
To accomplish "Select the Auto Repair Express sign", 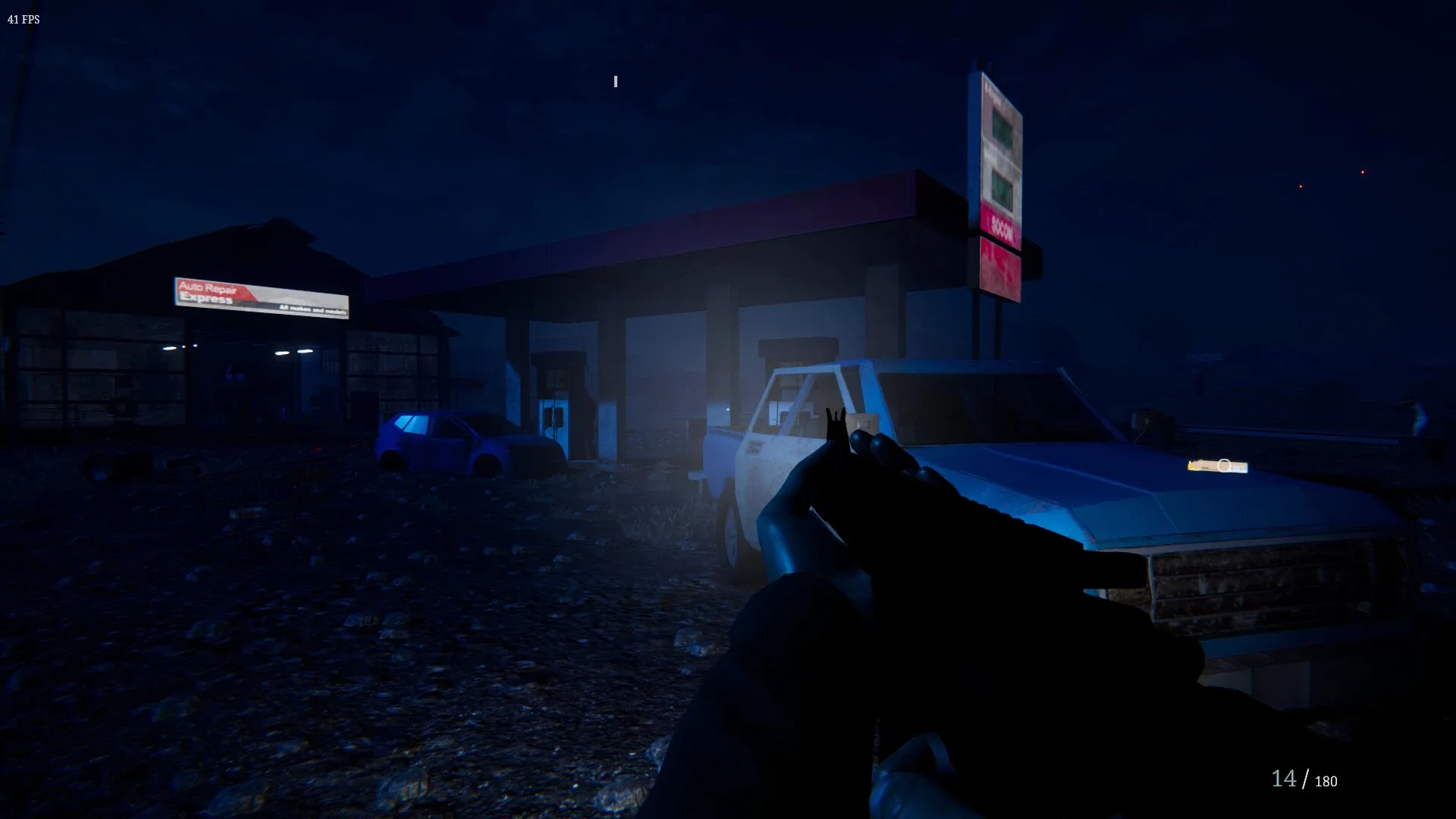I will [x=262, y=300].
